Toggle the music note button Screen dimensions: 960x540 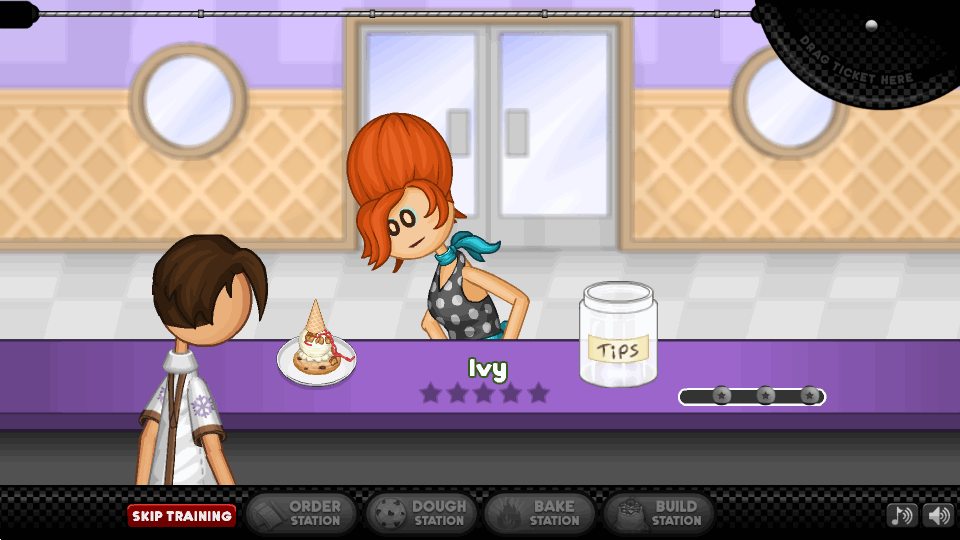[902, 516]
